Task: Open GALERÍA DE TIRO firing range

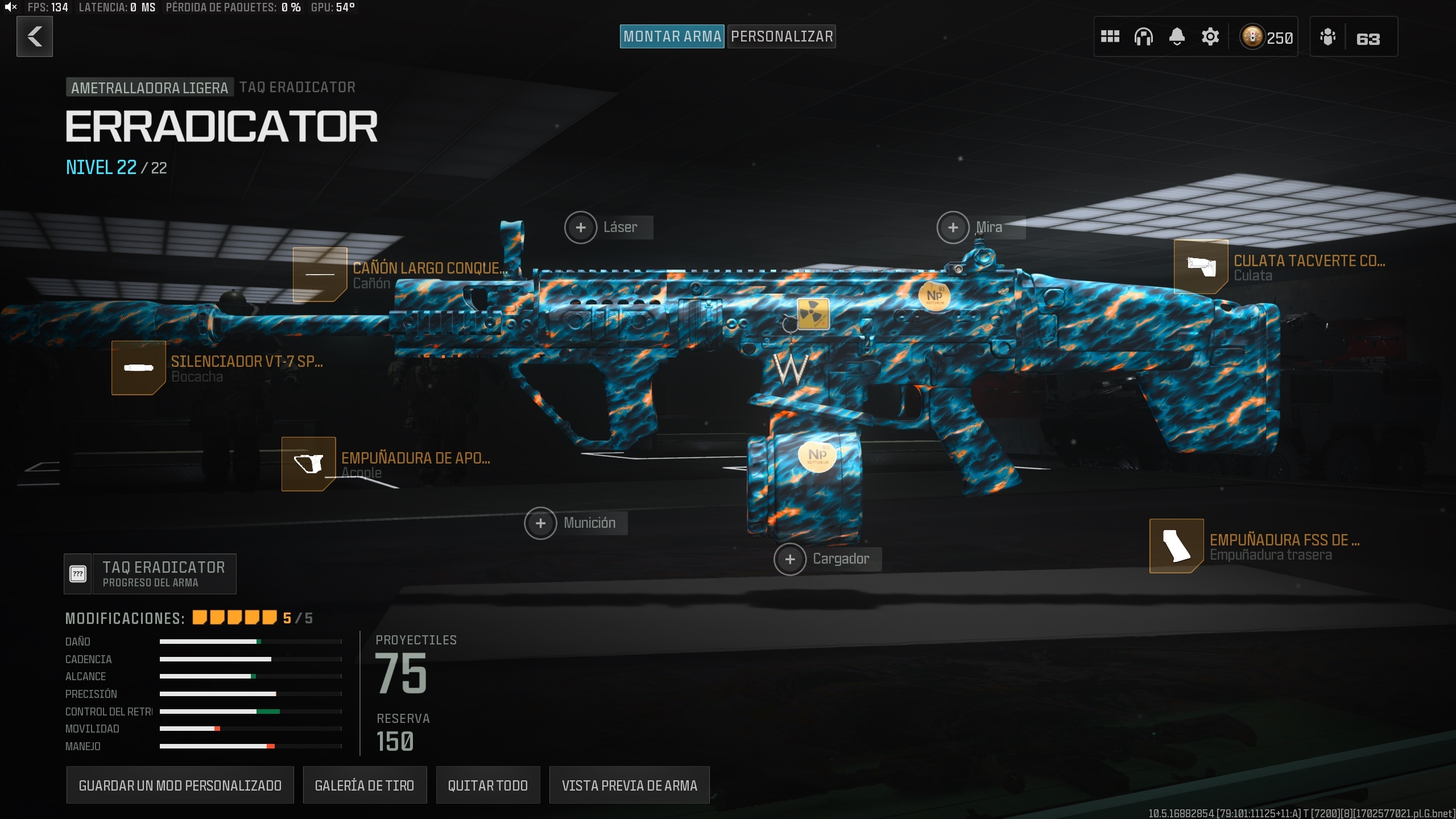Action: (365, 785)
